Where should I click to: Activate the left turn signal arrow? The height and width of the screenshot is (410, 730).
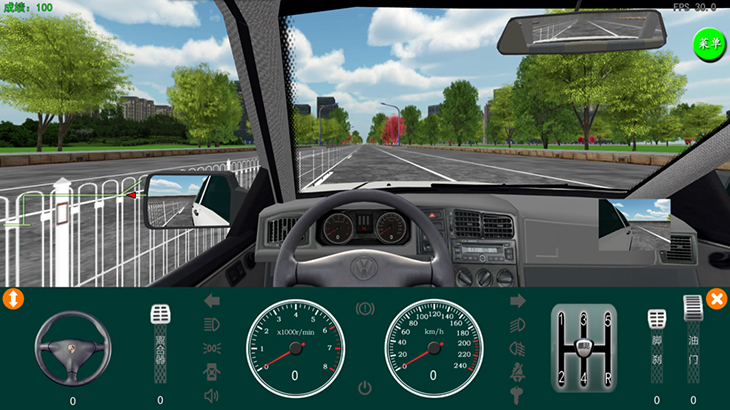(212, 300)
